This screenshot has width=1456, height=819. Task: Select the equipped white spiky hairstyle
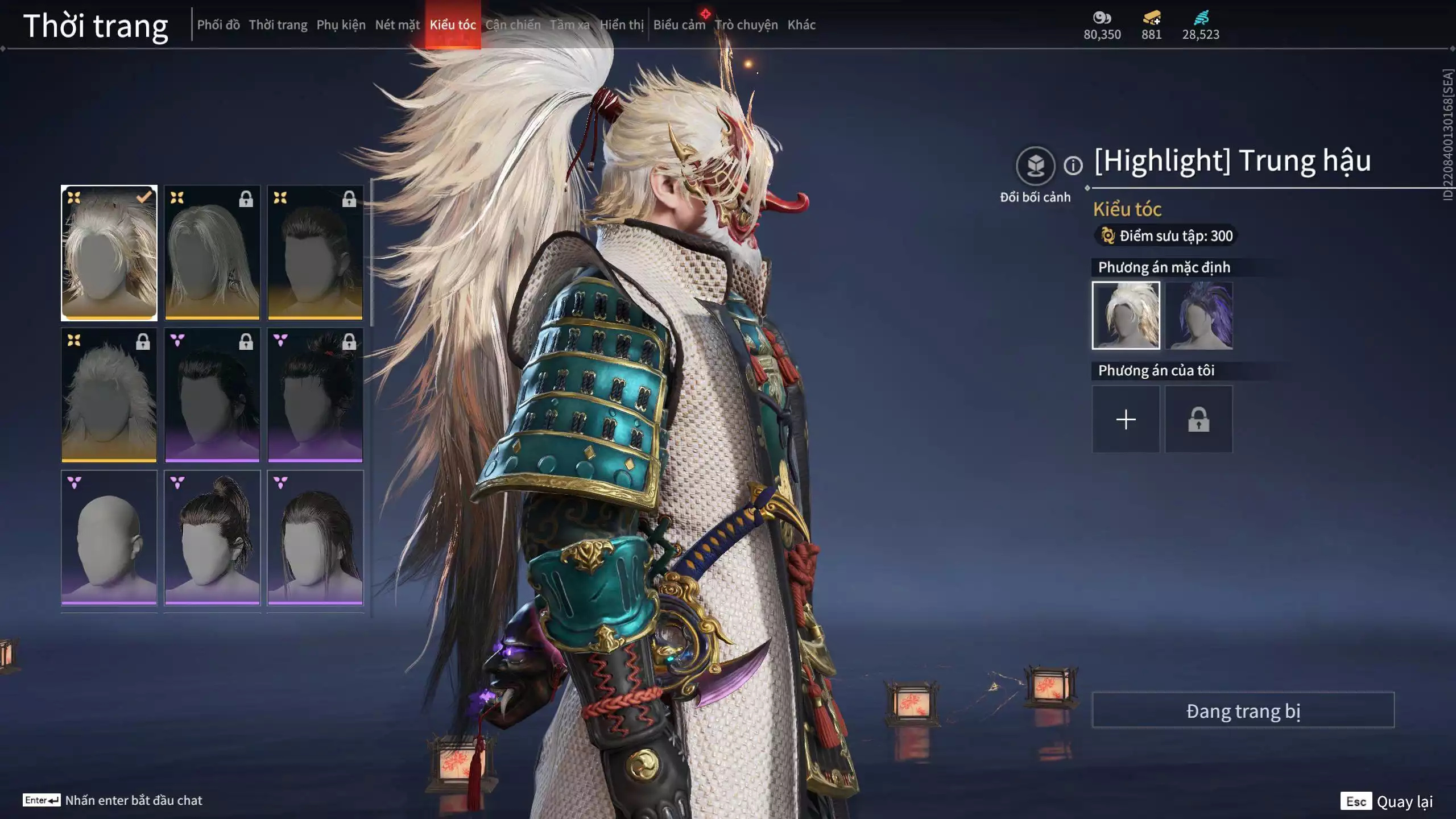pyautogui.click(x=109, y=253)
